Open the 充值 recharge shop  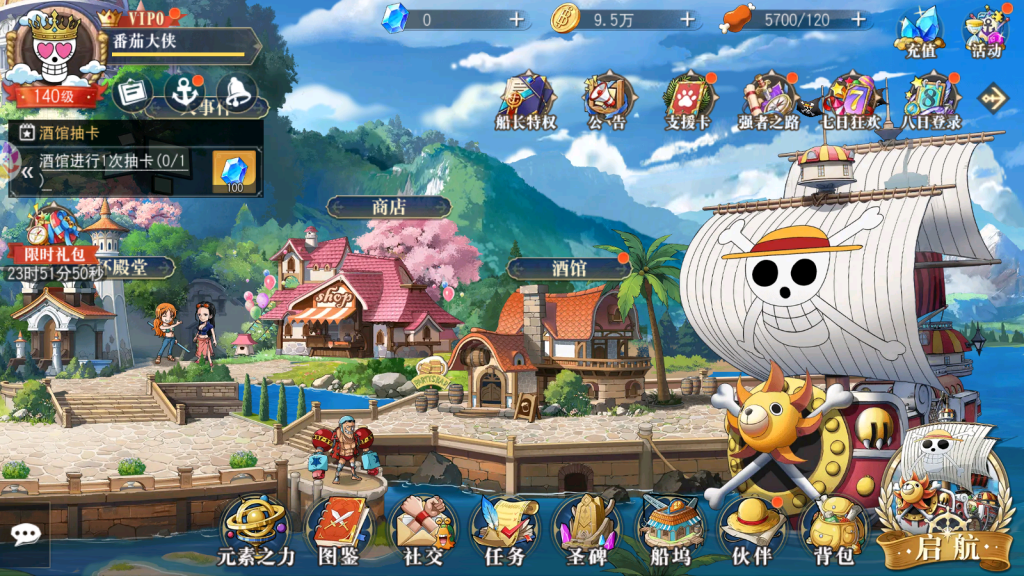[921, 34]
